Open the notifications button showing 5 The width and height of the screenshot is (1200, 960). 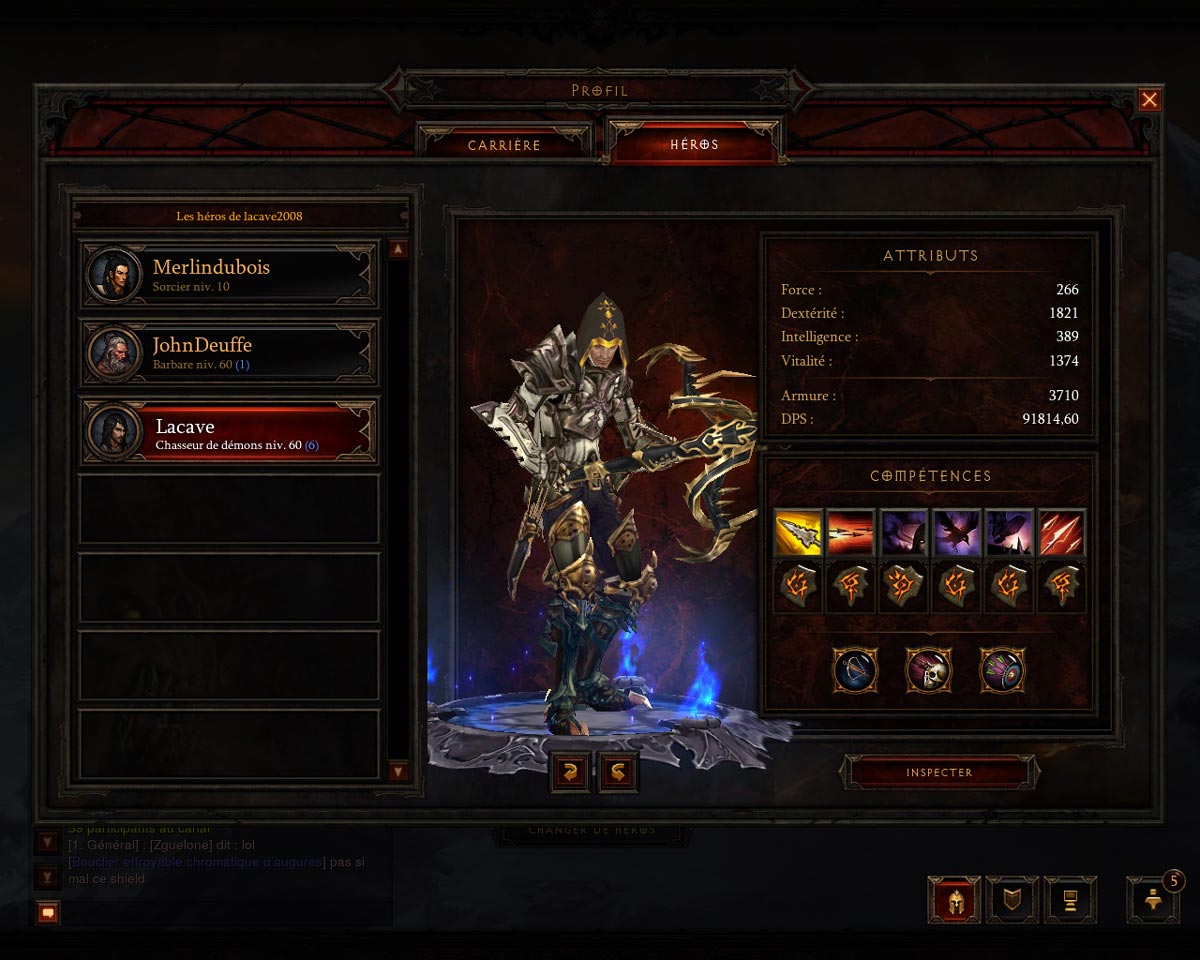tap(1152, 900)
